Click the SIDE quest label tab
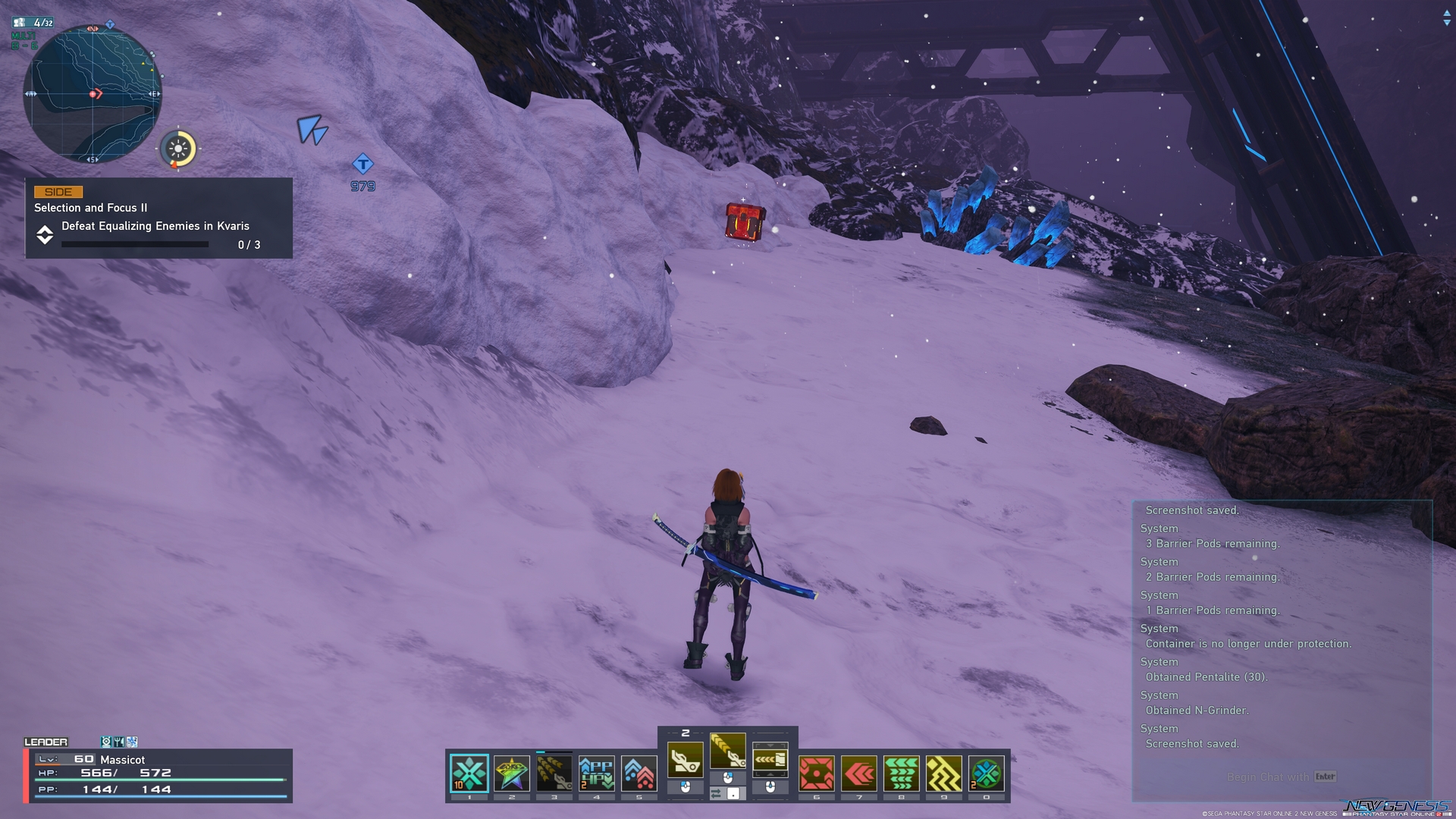Viewport: 1456px width, 819px height. coord(55,191)
